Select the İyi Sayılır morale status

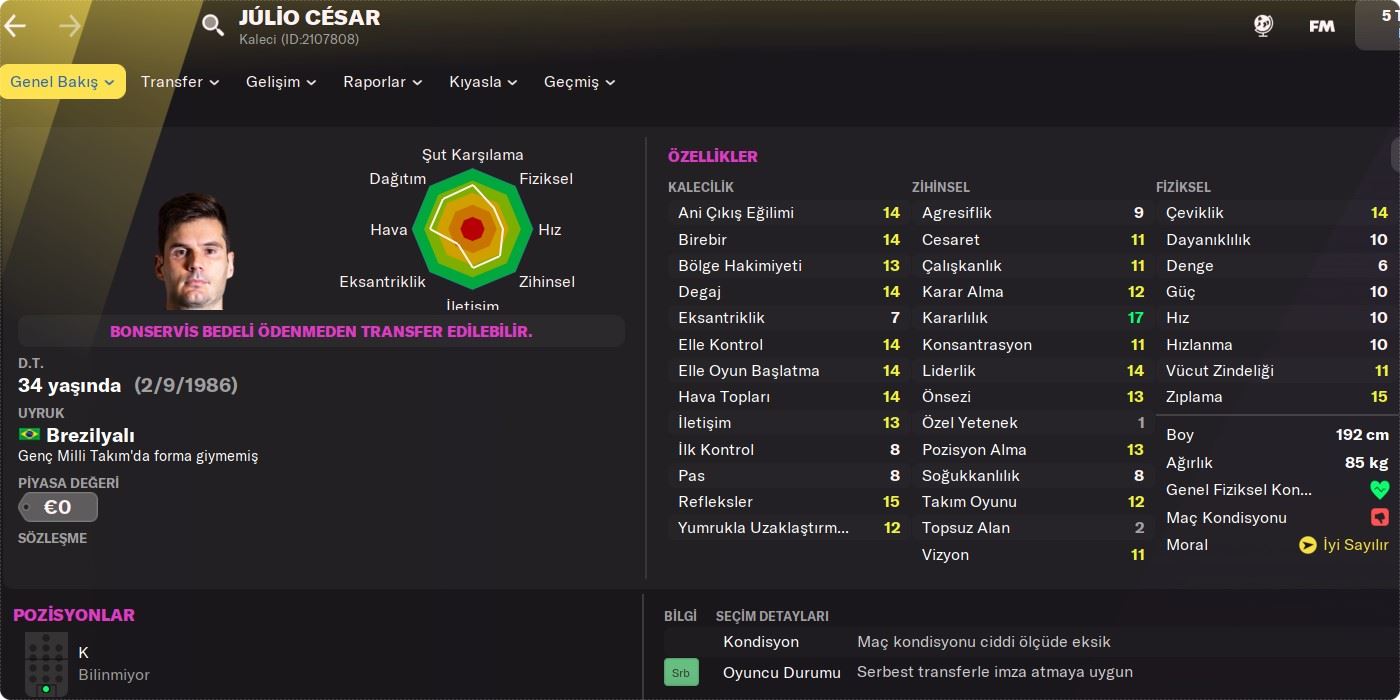click(x=1344, y=545)
